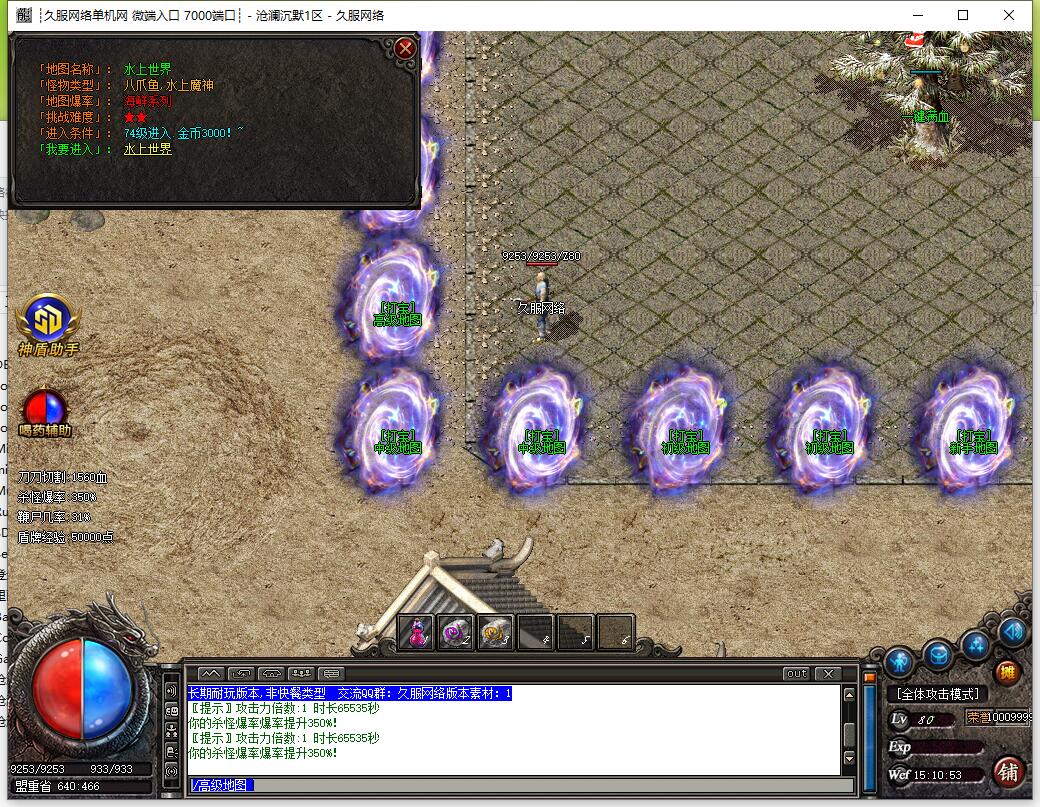Use the golden scroll in hotbar slot 3

495,633
